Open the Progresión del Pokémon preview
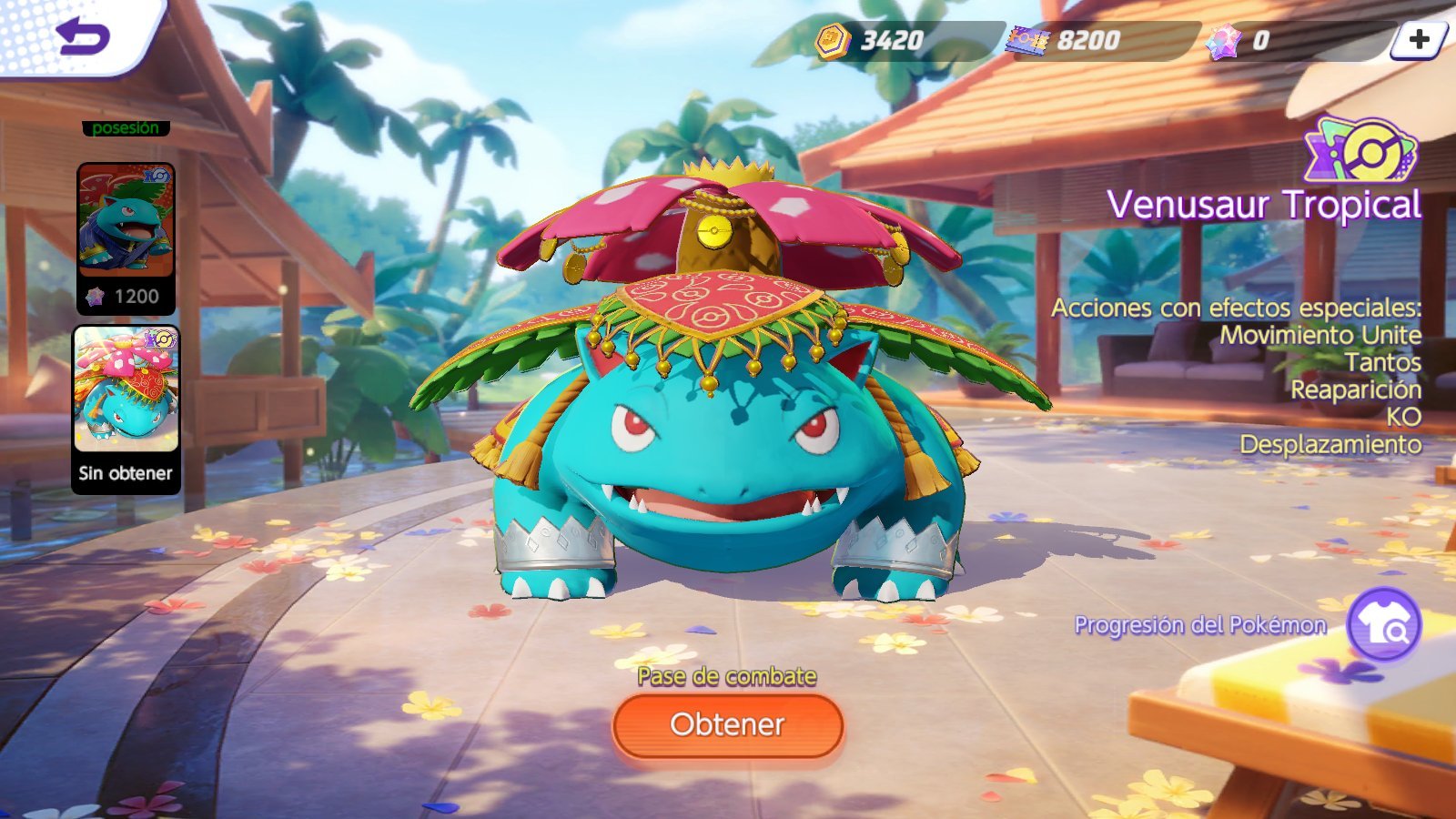Viewport: 1456px width, 819px height. point(1383,625)
